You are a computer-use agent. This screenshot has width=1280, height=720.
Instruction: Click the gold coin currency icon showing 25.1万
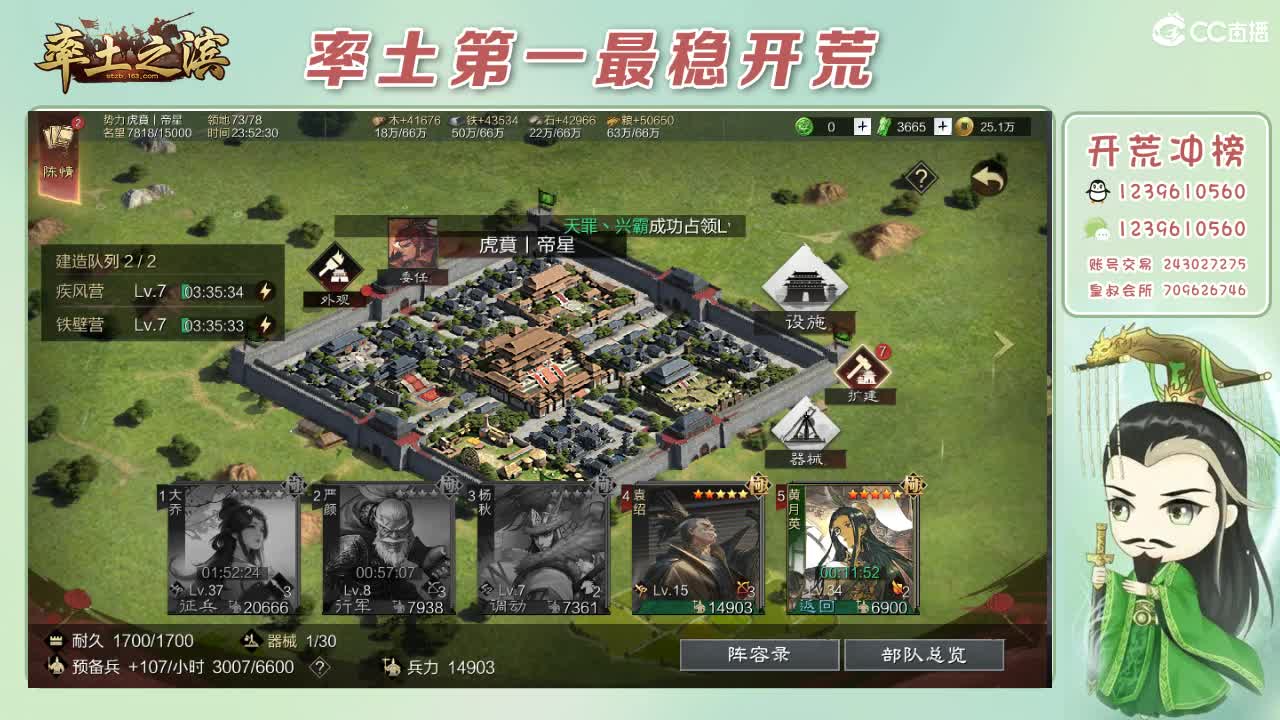click(x=963, y=128)
